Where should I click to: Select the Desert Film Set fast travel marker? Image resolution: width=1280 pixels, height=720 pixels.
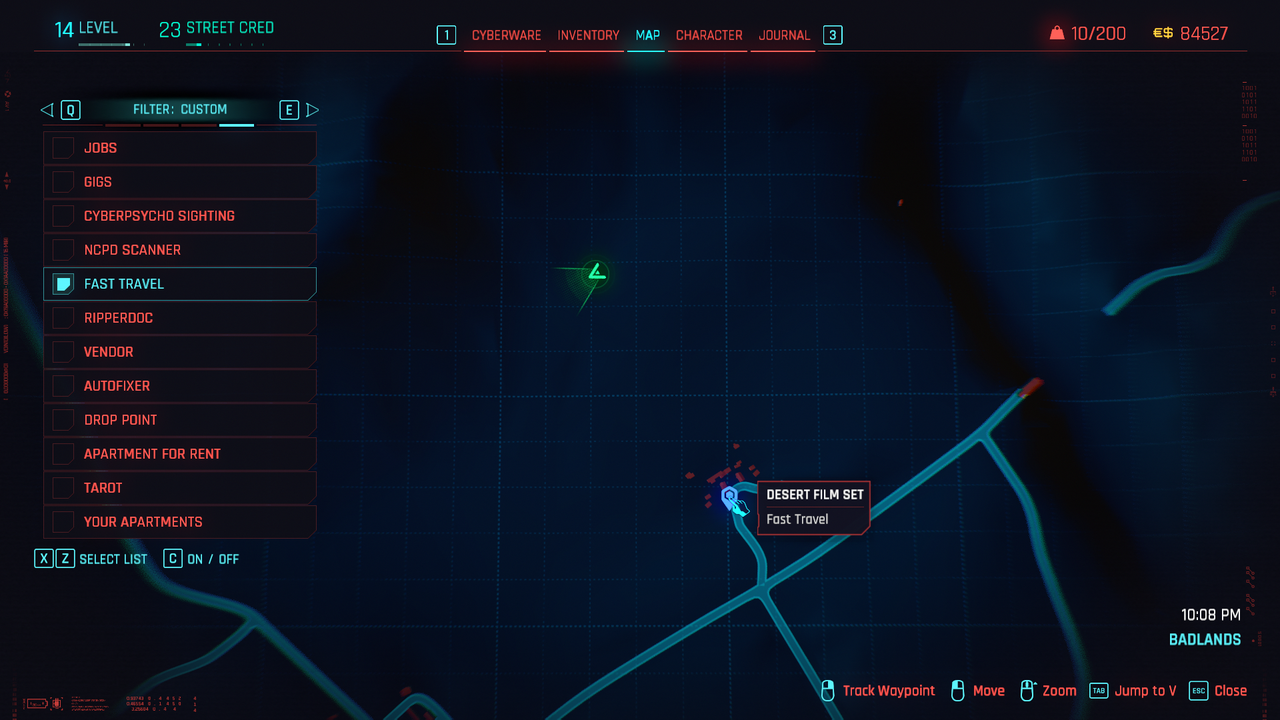point(730,496)
